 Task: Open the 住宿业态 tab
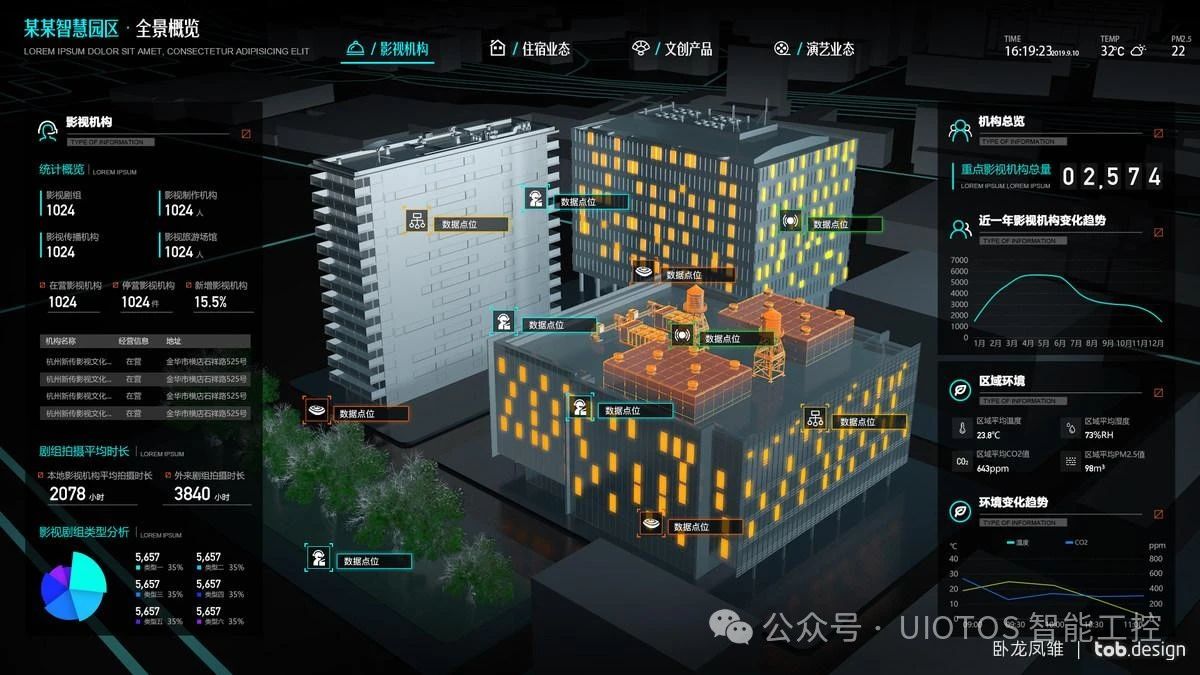pyautogui.click(x=531, y=49)
